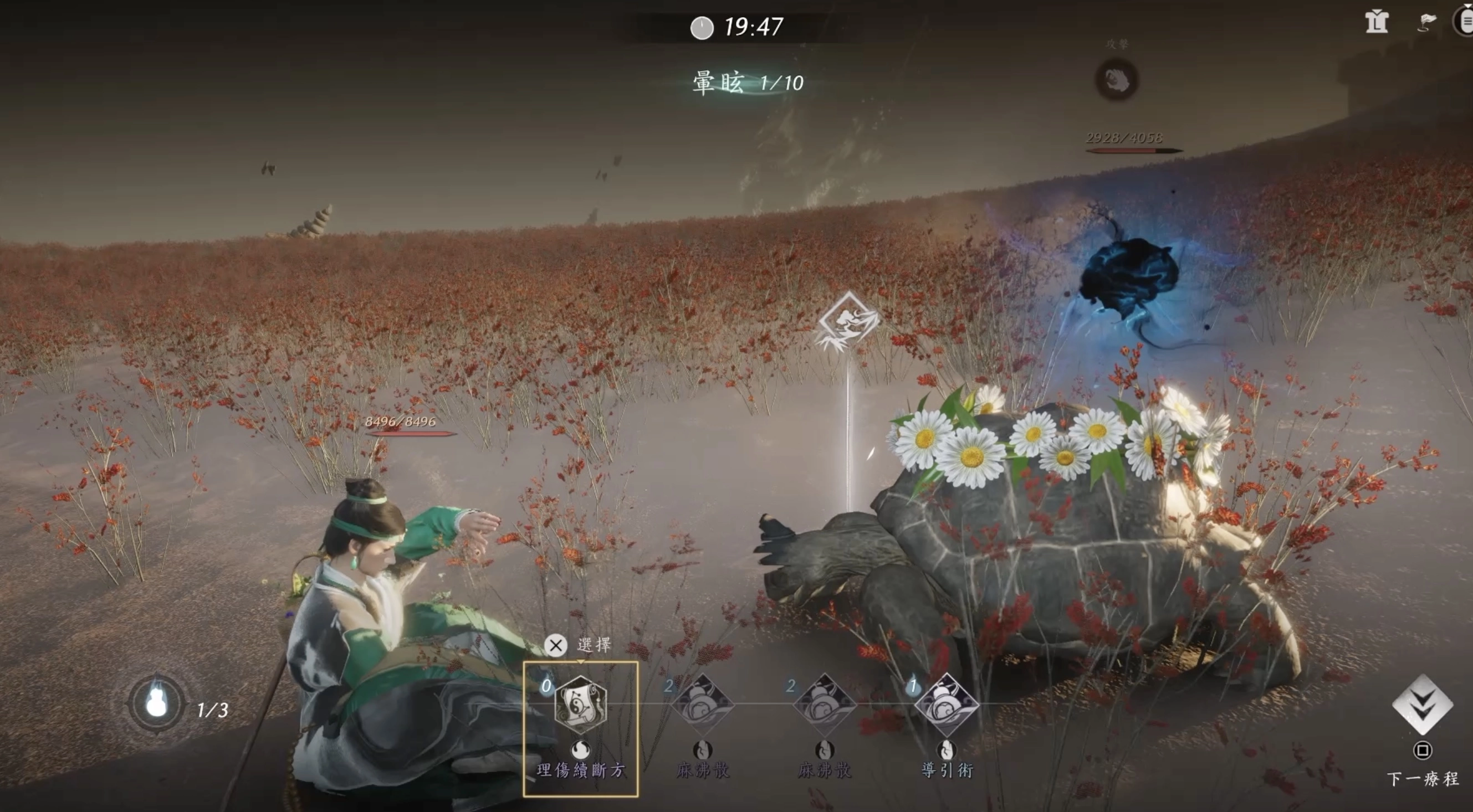Viewport: 1473px width, 812px height.
Task: Select the 理傷續斷方 skill slot
Action: [580, 706]
